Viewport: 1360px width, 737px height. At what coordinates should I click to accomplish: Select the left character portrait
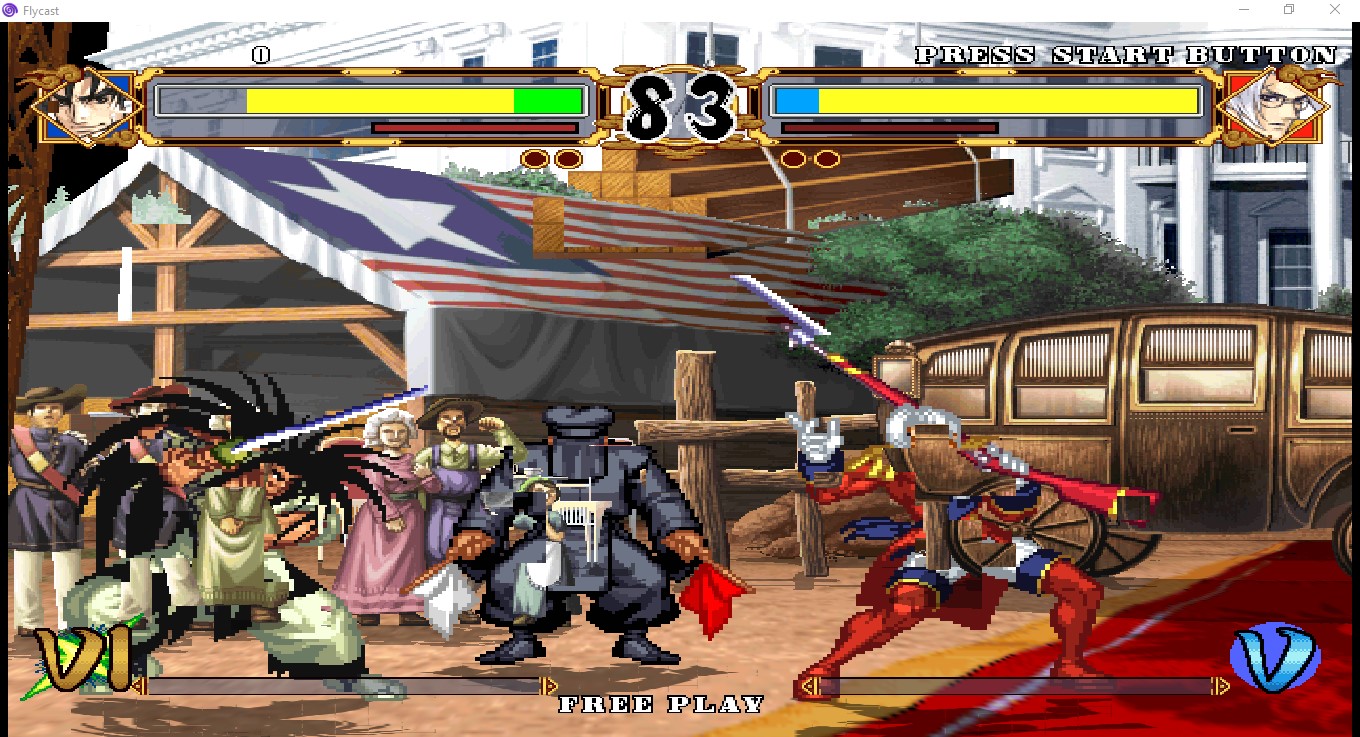click(x=85, y=104)
